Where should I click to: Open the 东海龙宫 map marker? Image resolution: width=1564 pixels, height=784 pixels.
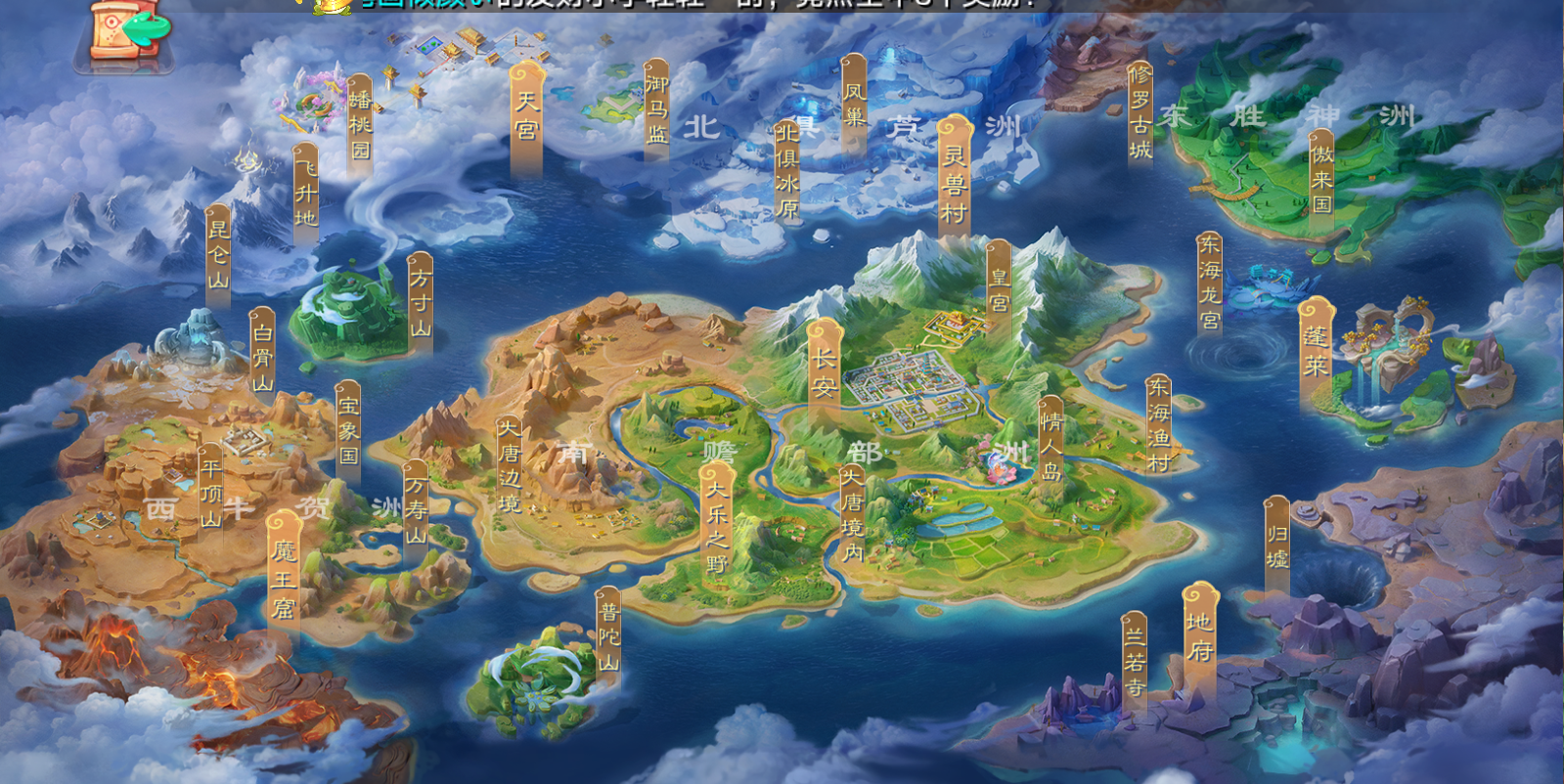pos(1209,283)
